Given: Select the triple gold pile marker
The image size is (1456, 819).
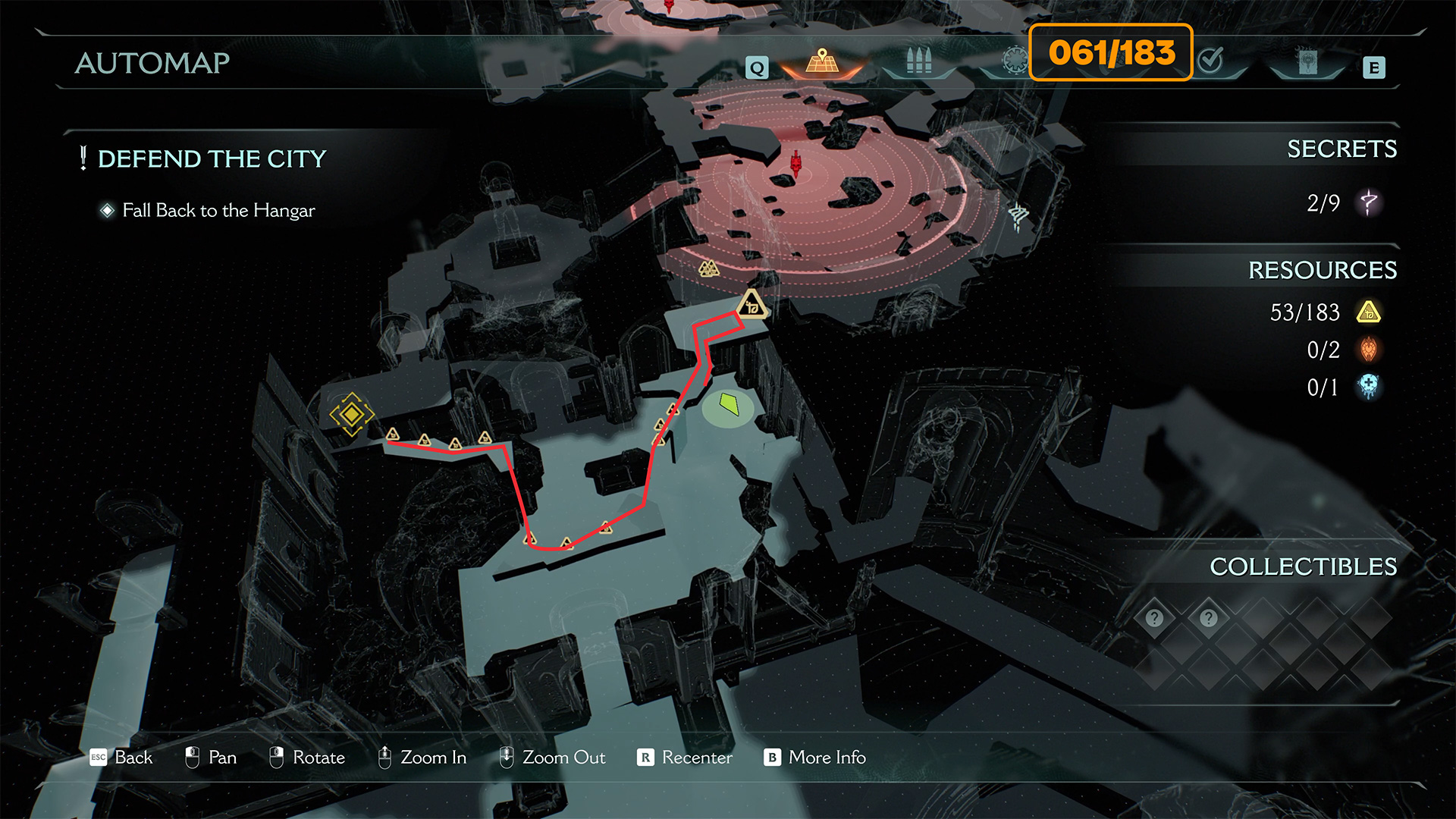Looking at the screenshot, I should pos(708,268).
